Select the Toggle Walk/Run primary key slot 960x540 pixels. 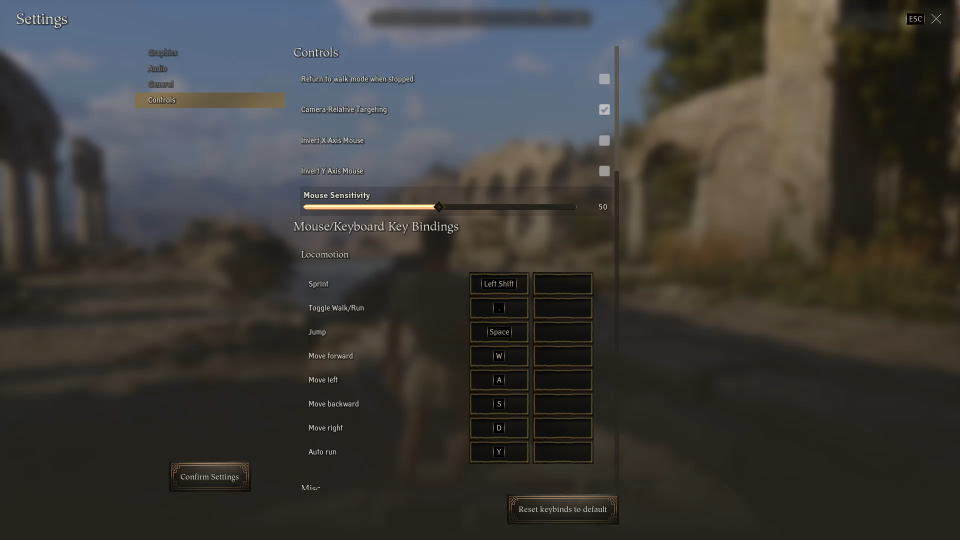(499, 308)
